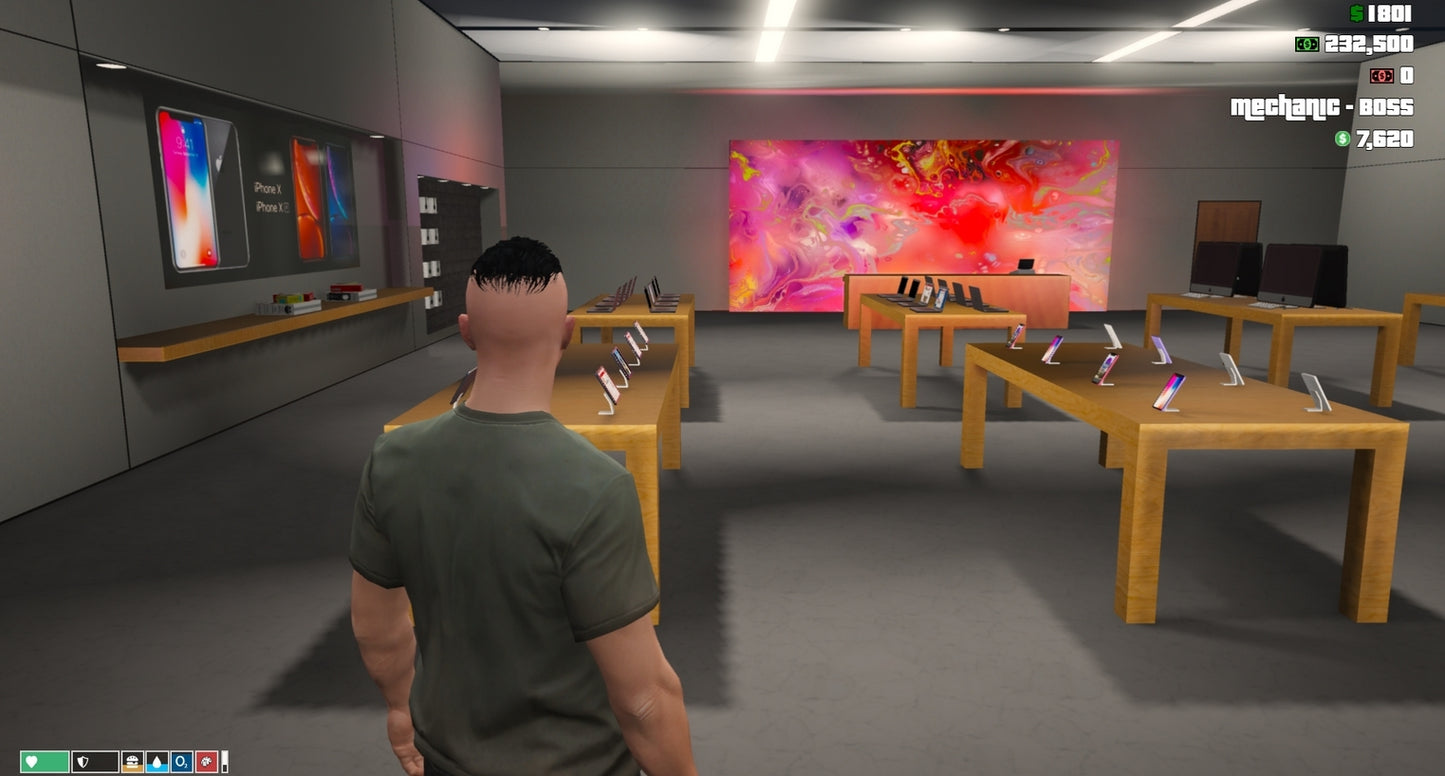Click the O2 oxygen status icon
The width and height of the screenshot is (1445, 776).
point(181,761)
